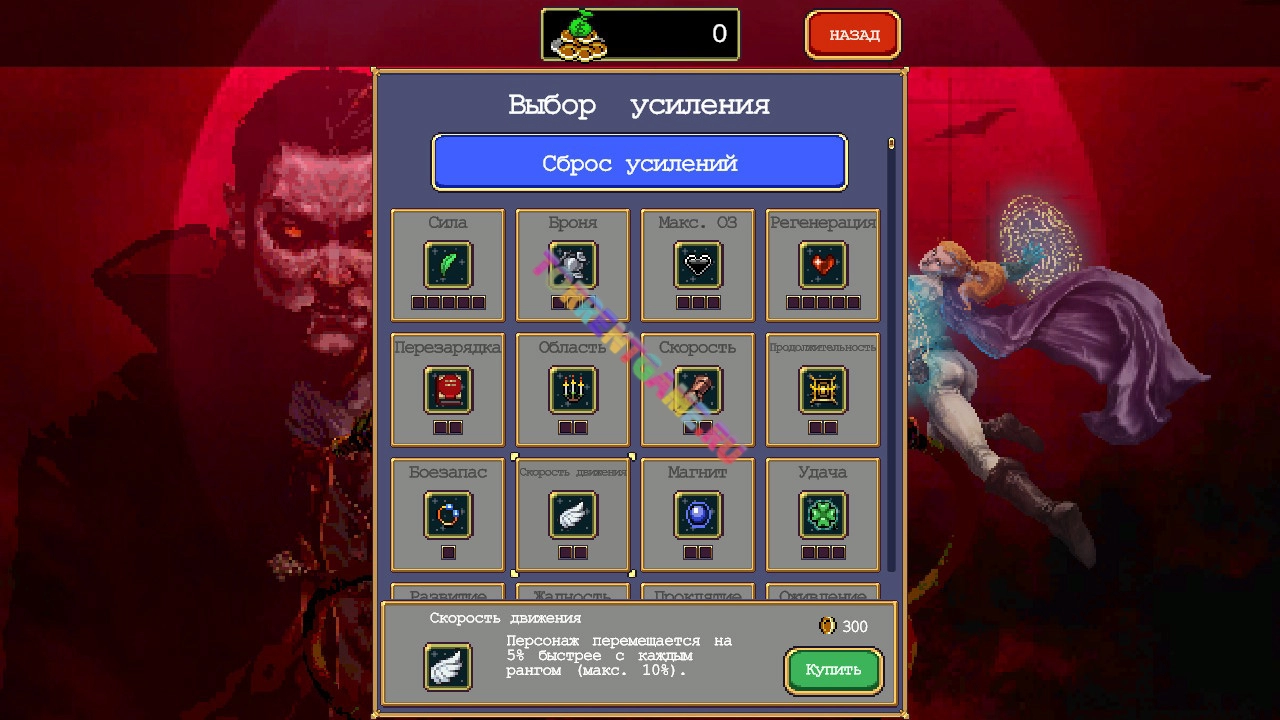This screenshot has height=720, width=1280.
Task: Click the red Назад button
Action: coord(852,33)
